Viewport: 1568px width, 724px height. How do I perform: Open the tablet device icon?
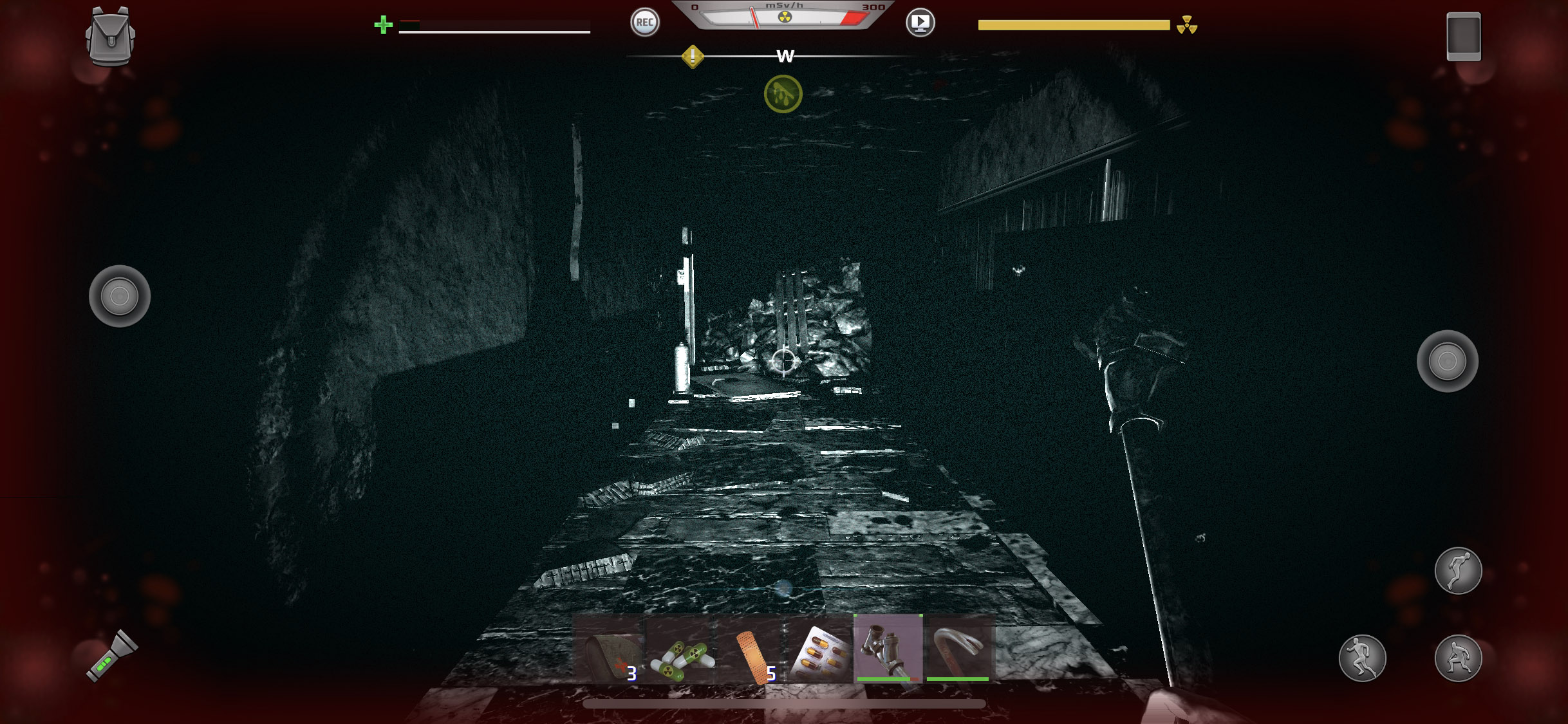point(1463,37)
